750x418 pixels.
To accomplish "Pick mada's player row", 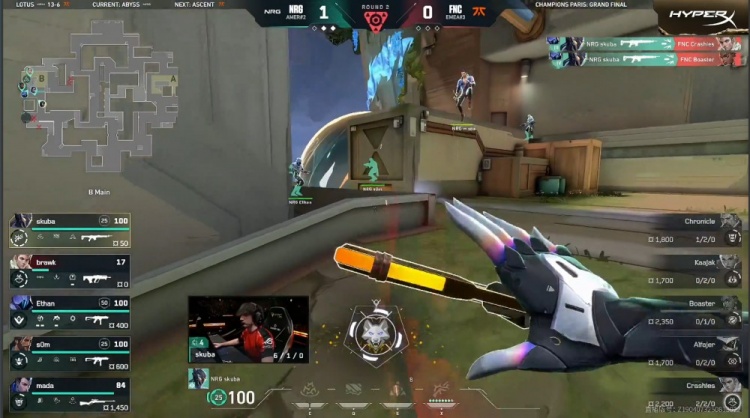I will tap(70, 393).
